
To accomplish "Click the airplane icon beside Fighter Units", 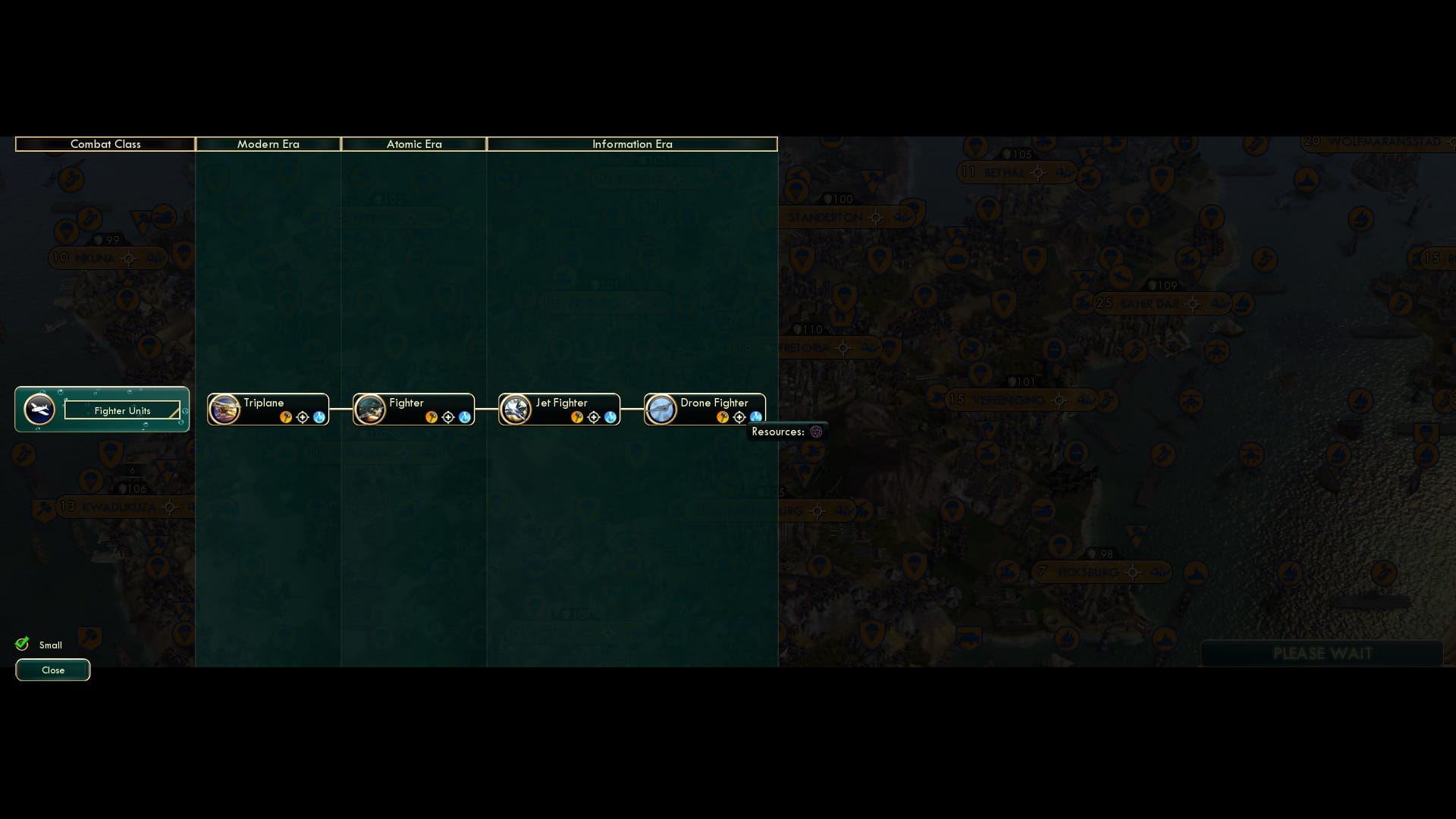I will click(x=39, y=409).
